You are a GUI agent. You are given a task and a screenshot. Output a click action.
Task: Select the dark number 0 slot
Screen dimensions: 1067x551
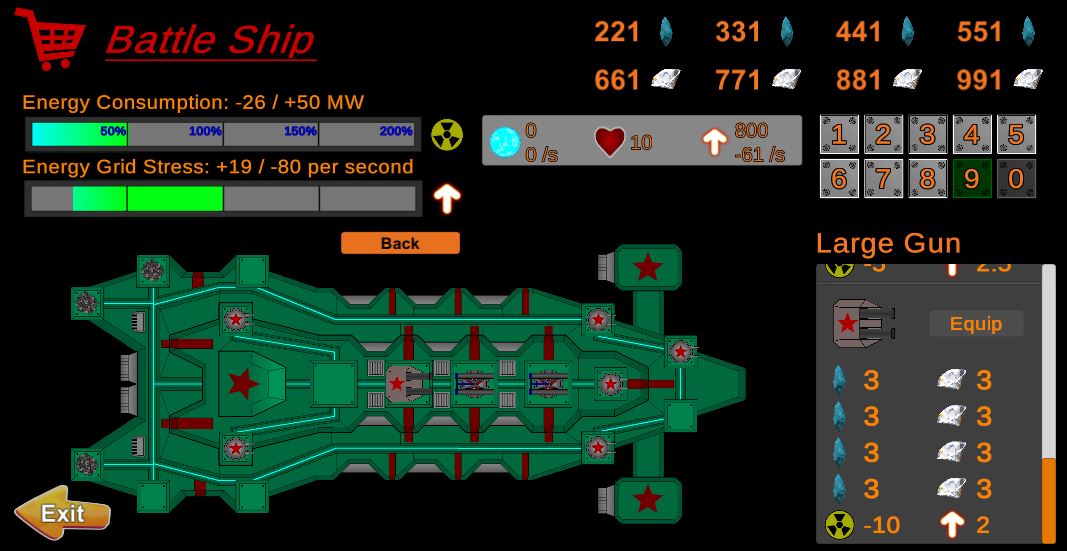point(1015,179)
